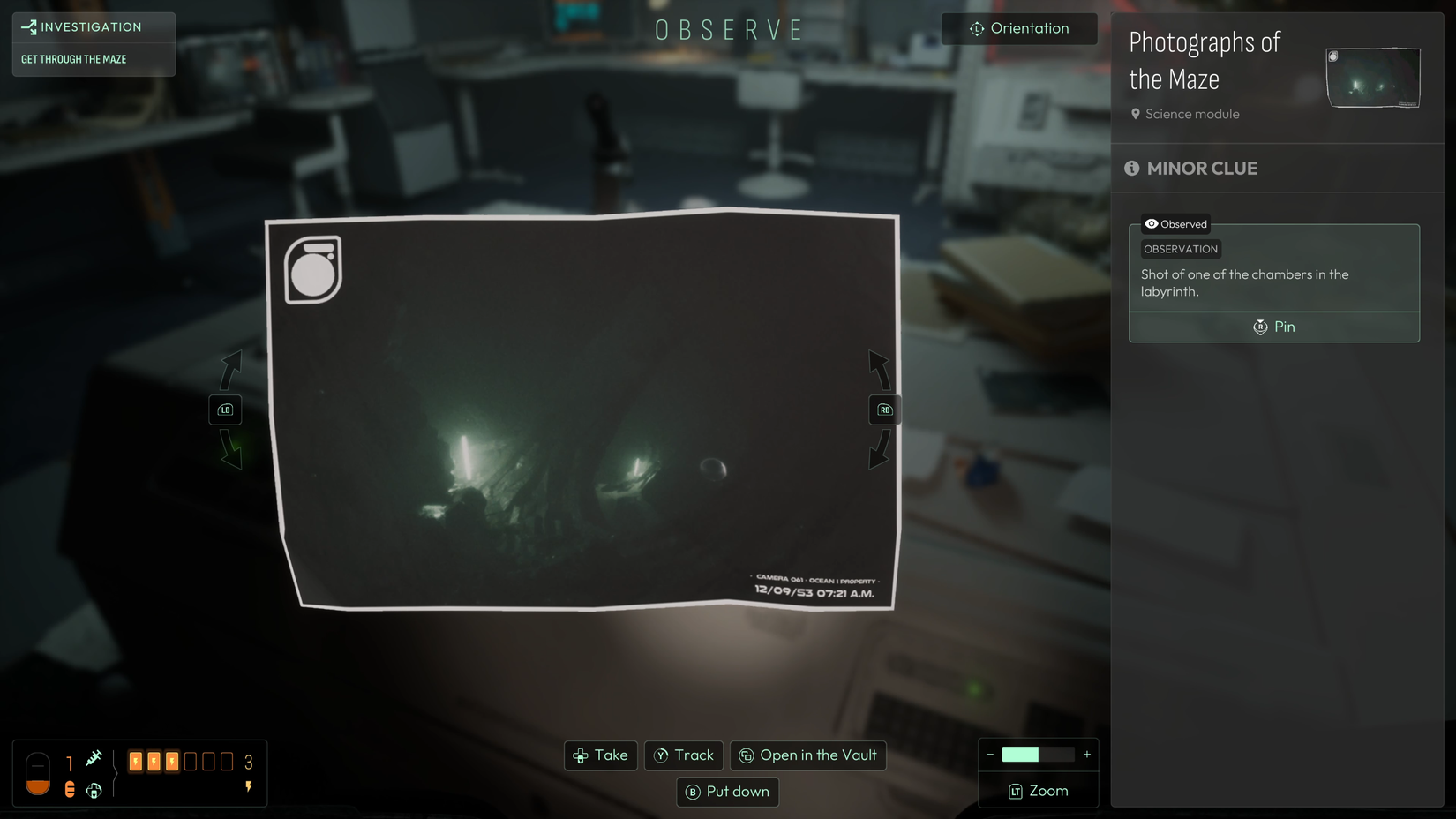The image size is (1456, 819).
Task: Toggle the Observed badge on the clue
Action: click(x=1175, y=223)
